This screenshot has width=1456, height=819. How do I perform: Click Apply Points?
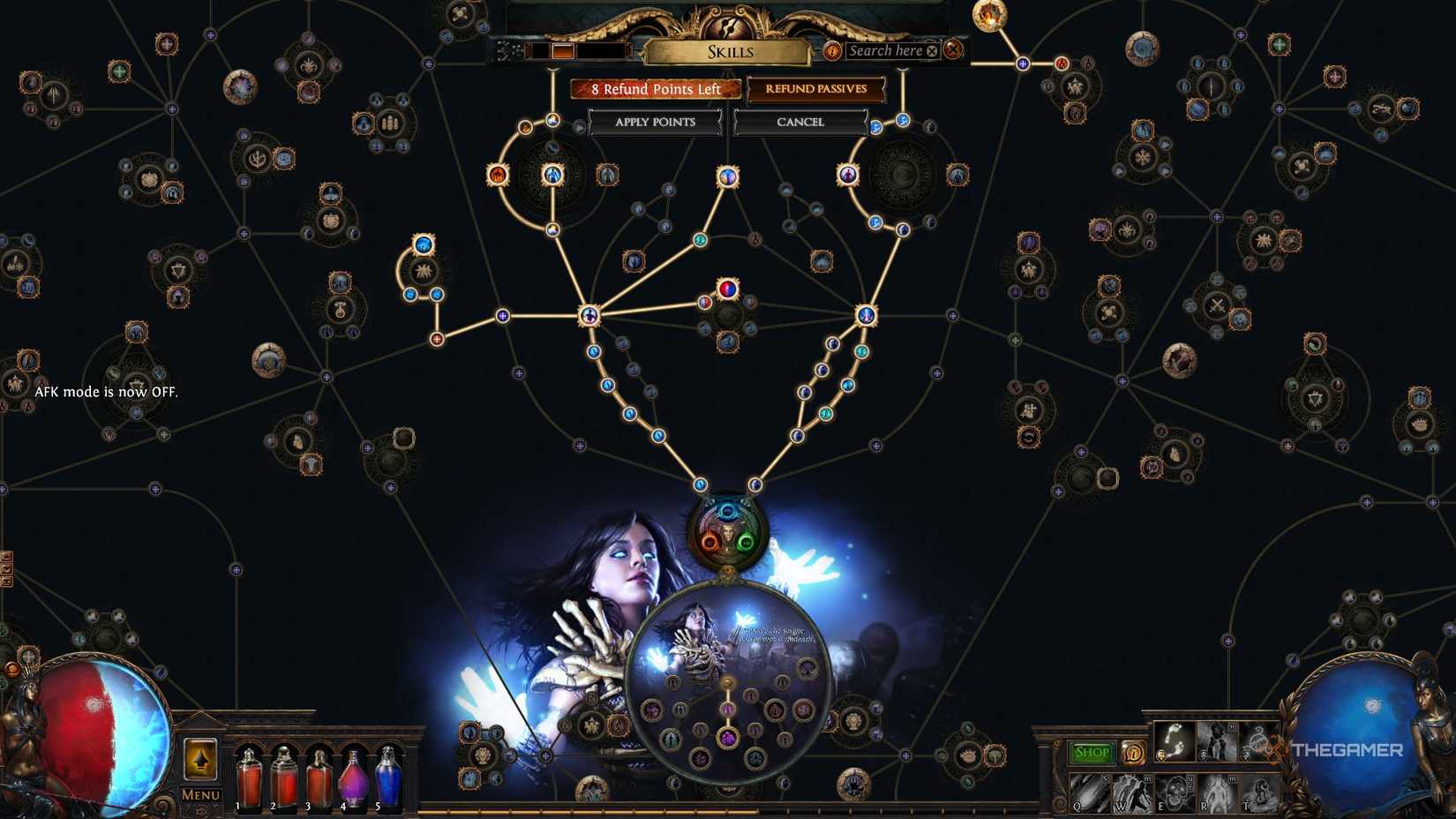pyautogui.click(x=656, y=122)
